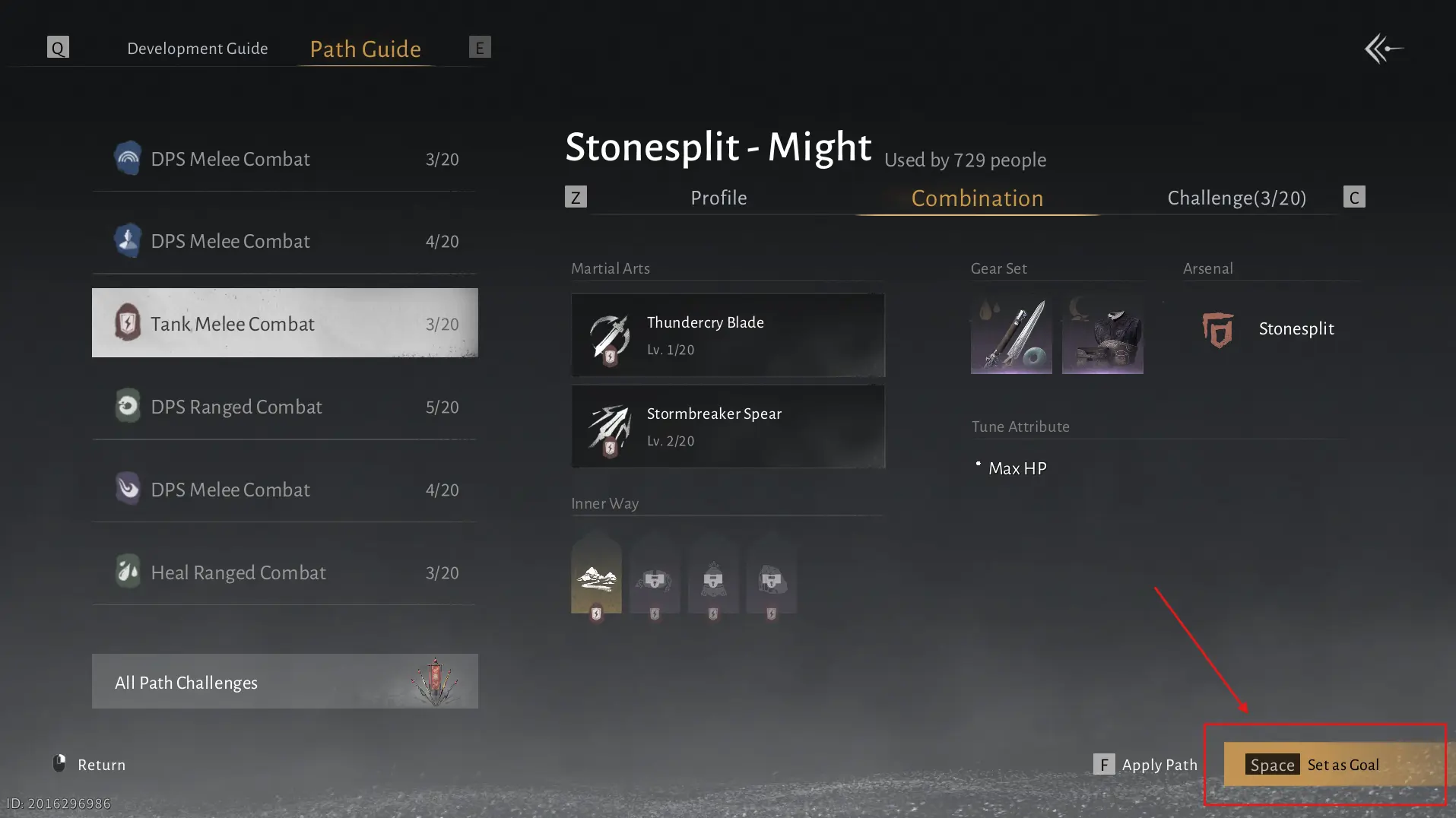Select the Thundercry Blade martial art
The image size is (1456, 818).
(728, 335)
